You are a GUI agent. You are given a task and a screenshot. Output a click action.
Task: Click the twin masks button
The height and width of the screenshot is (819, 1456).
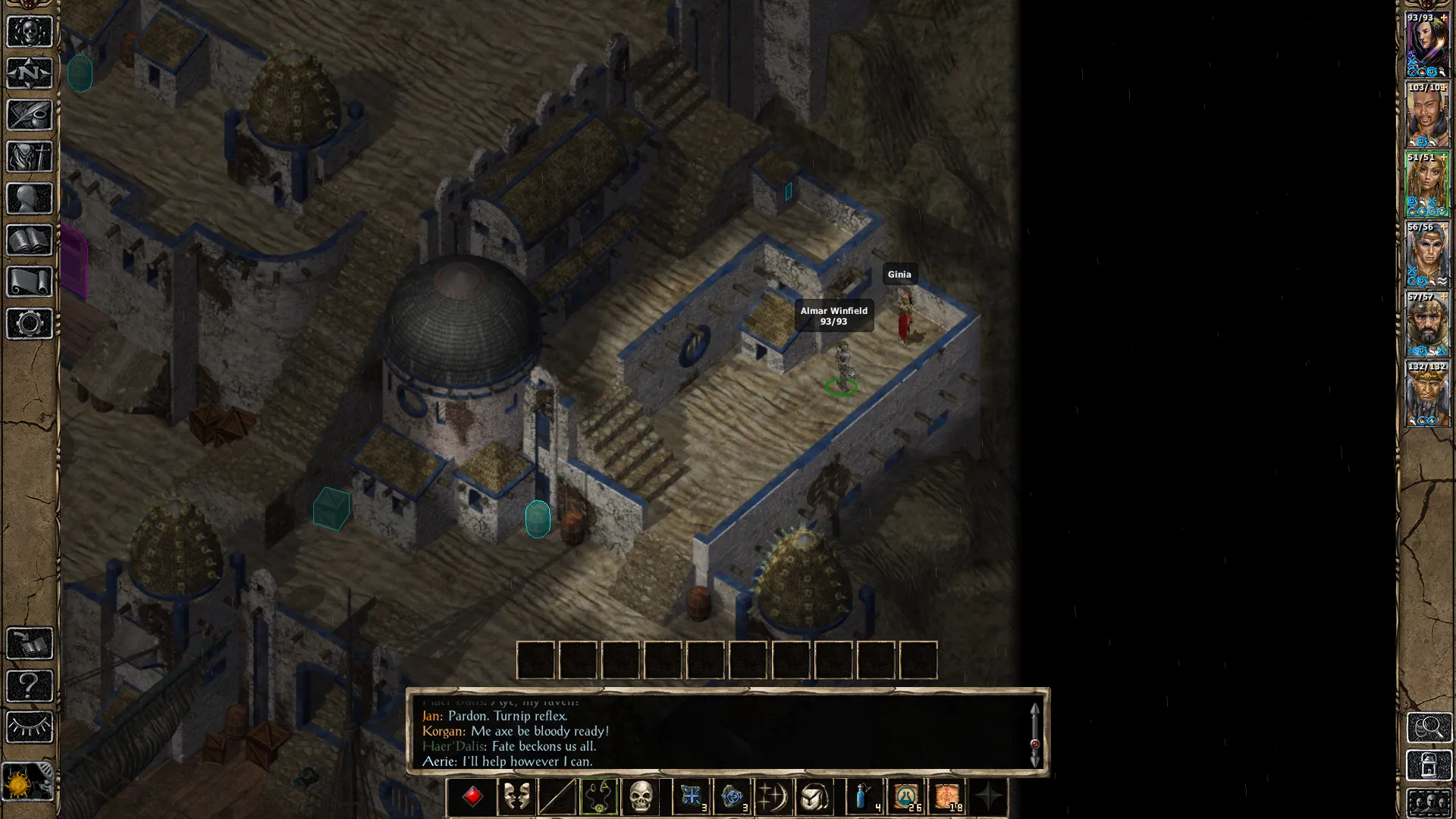pyautogui.click(x=516, y=797)
